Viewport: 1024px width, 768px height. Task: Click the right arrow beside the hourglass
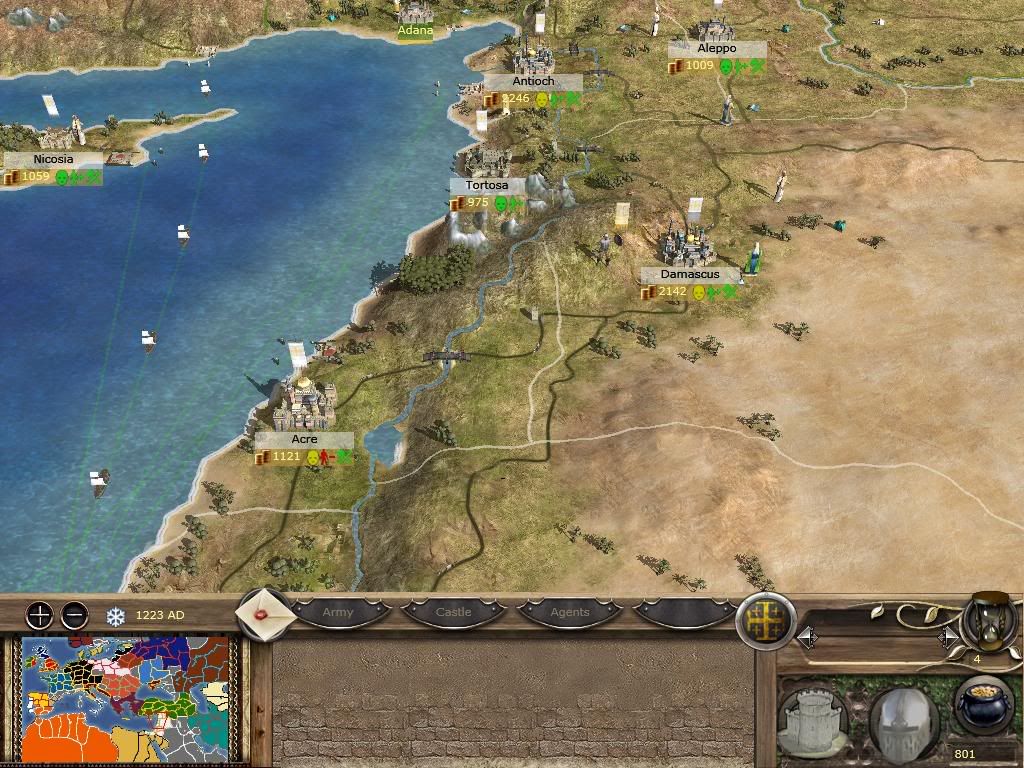(945, 636)
